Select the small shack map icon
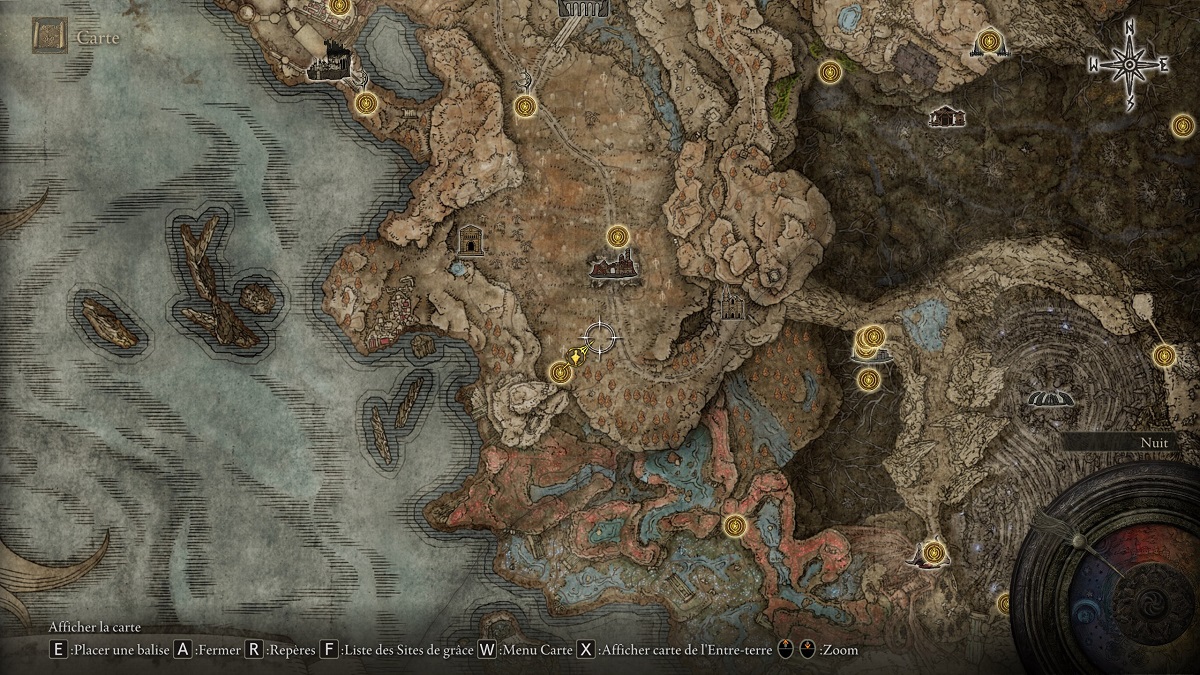Viewport: 1200px width, 675px height. click(945, 117)
